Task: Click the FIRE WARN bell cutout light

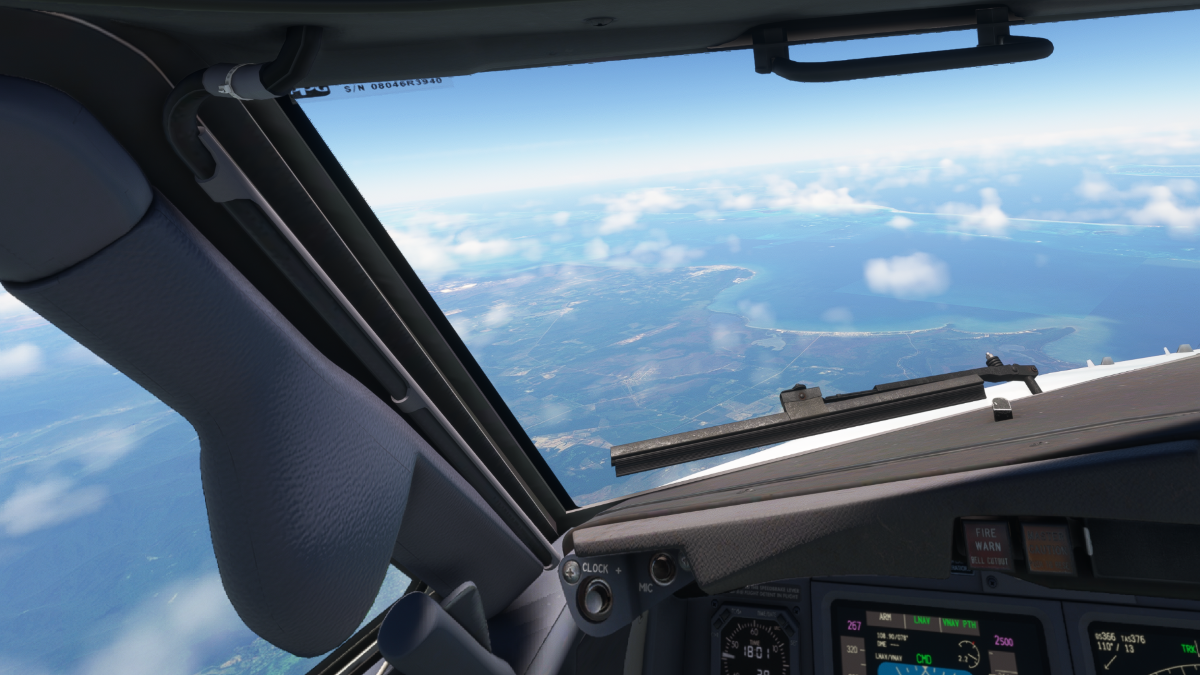Action: (x=987, y=546)
